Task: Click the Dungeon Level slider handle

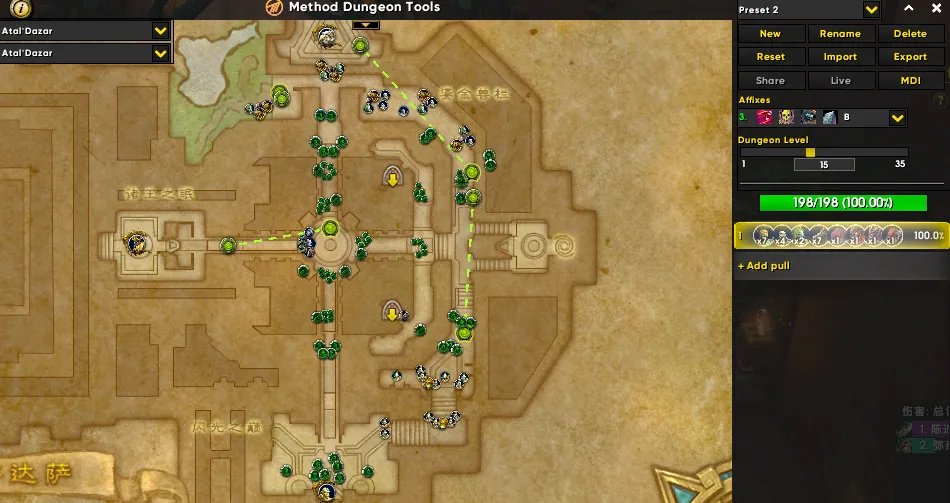Action: (x=810, y=152)
